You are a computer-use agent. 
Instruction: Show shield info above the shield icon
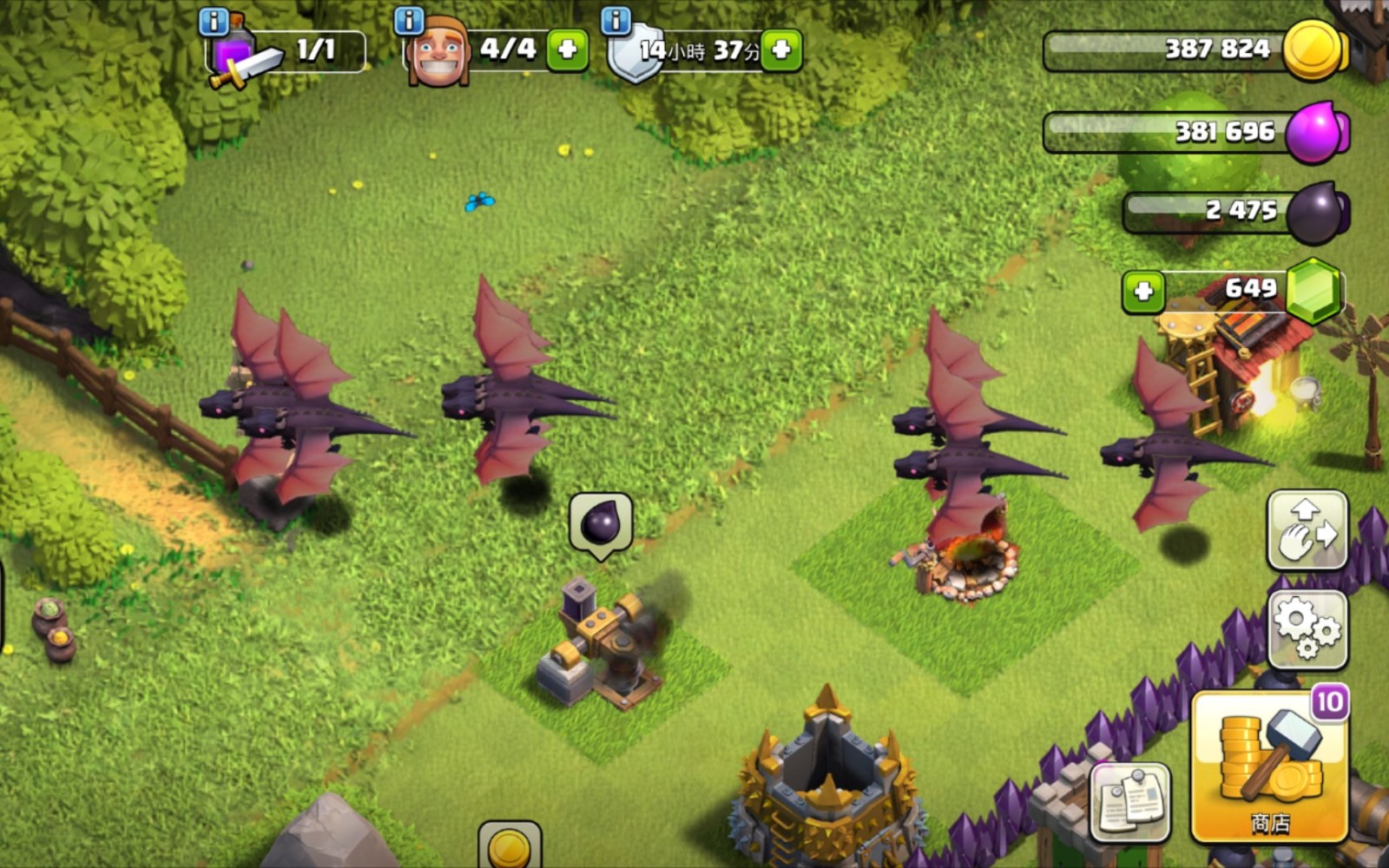pyautogui.click(x=616, y=20)
